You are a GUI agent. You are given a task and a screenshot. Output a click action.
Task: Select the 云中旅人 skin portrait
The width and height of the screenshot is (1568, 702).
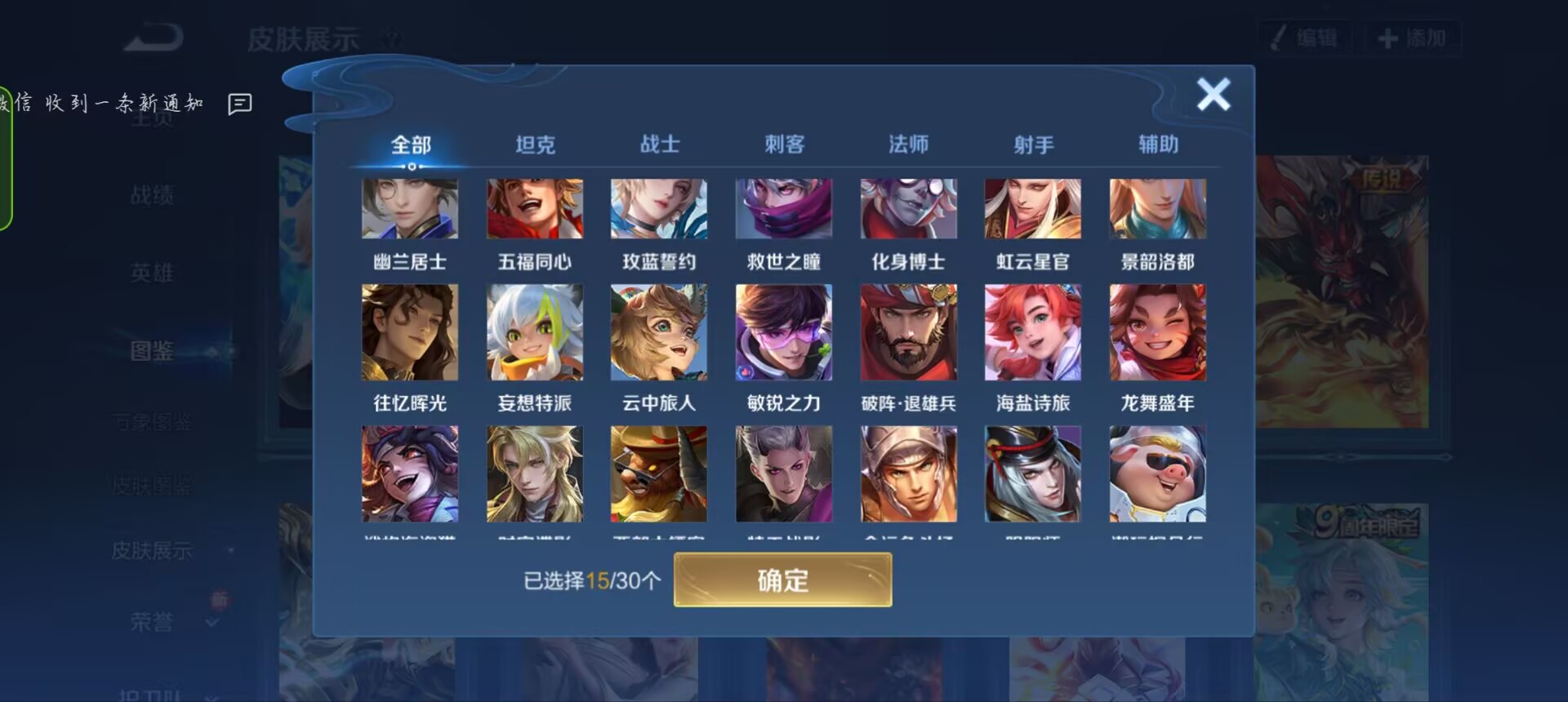658,332
